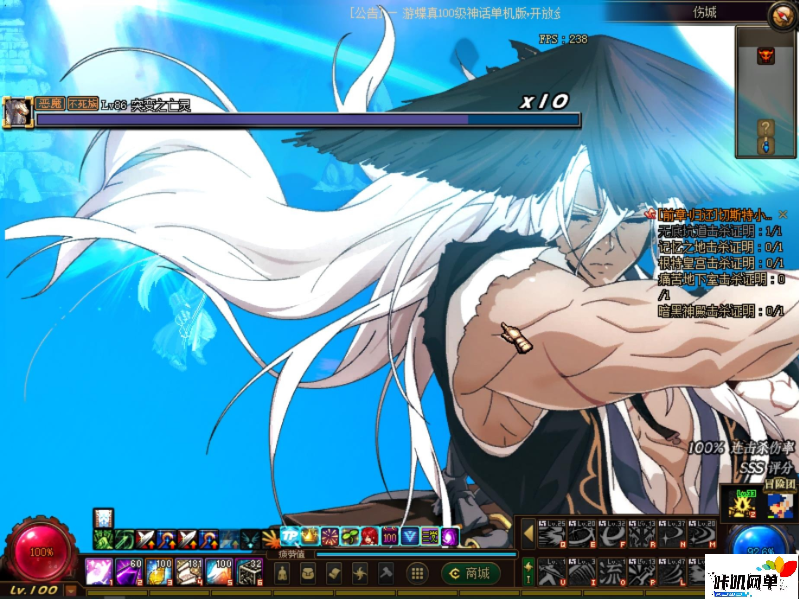The width and height of the screenshot is (799, 599).
Task: Select the boss room marker on the minimap
Action: pos(766,56)
